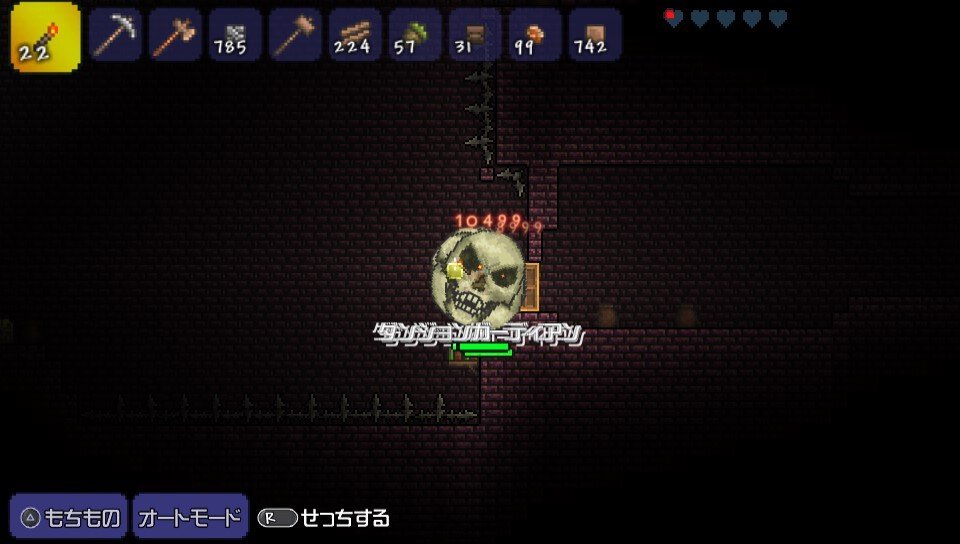Select the orange mushroom stack of 99

coord(535,35)
